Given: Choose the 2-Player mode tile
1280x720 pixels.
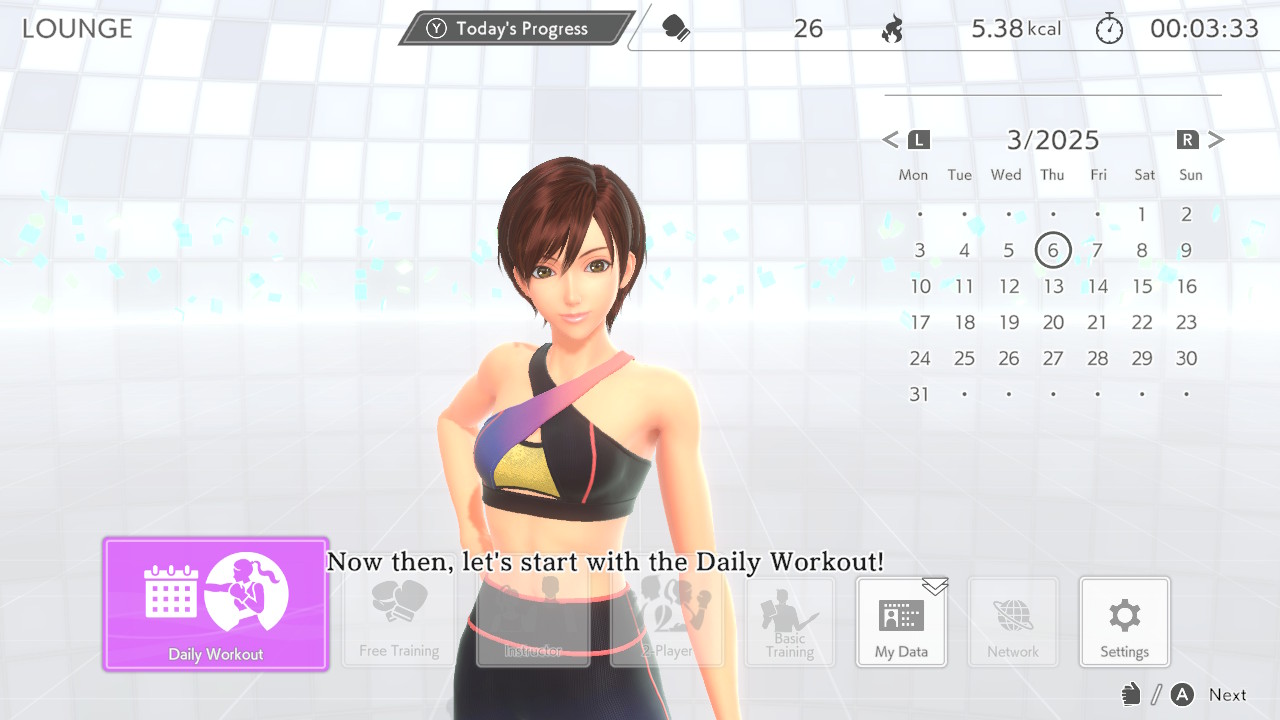Looking at the screenshot, I should (x=667, y=622).
